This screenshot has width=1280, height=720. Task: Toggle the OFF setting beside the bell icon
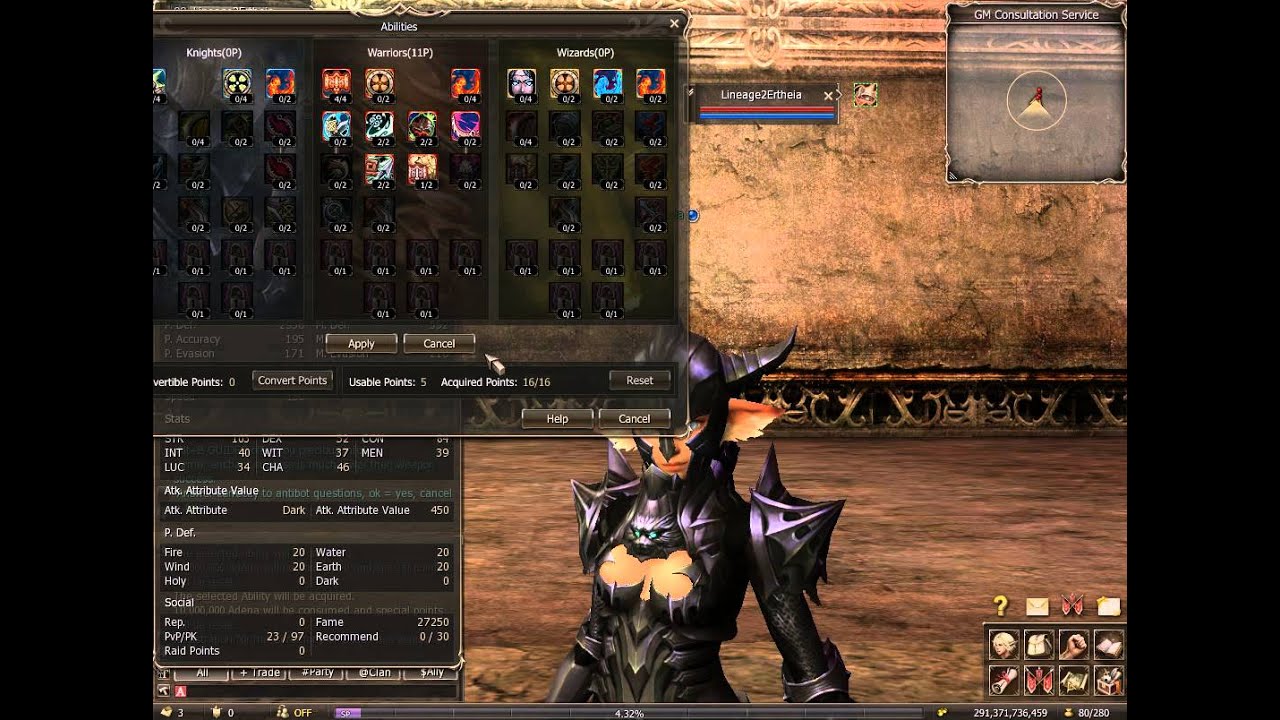pyautogui.click(x=303, y=711)
